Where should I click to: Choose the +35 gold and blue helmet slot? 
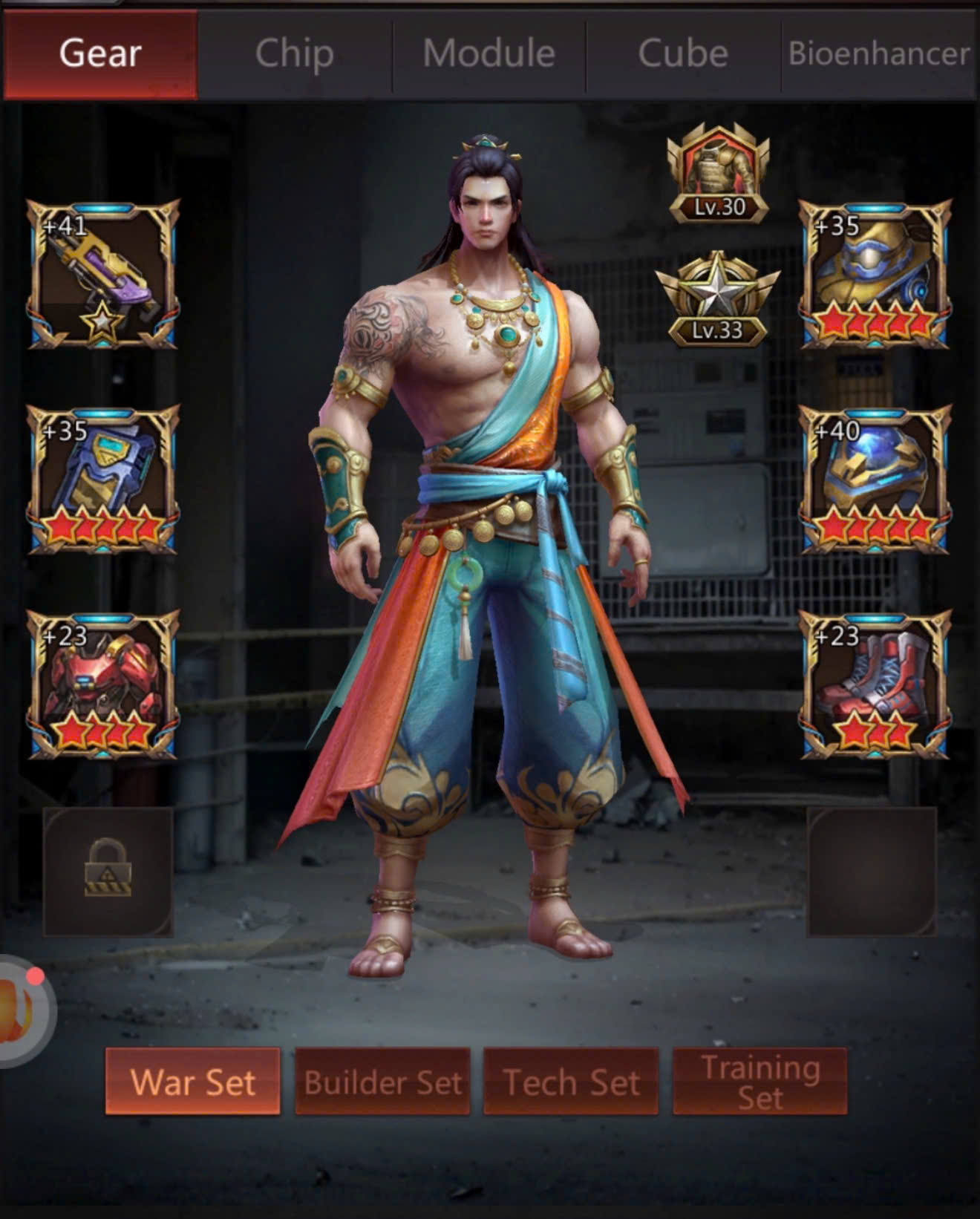pyautogui.click(x=875, y=275)
